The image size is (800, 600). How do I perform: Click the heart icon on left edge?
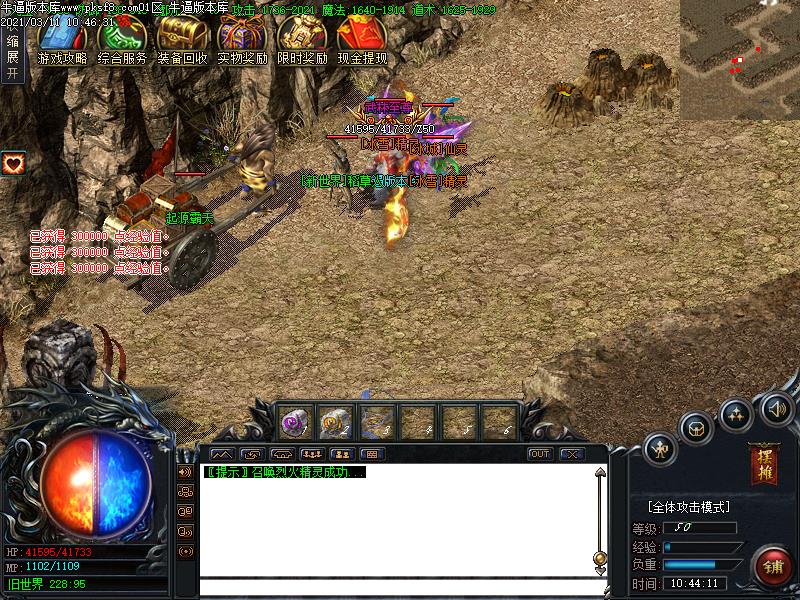[x=13, y=163]
